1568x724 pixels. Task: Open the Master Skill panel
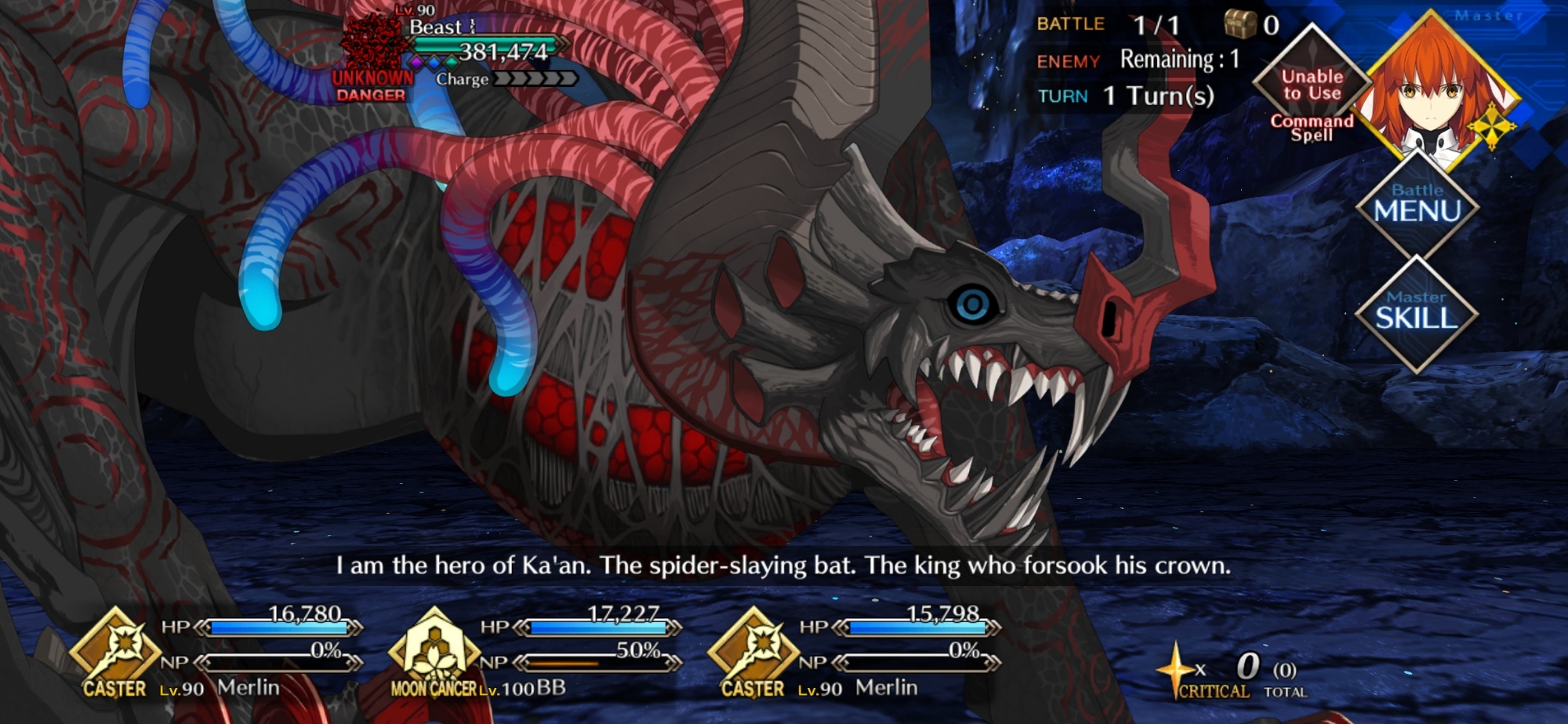click(x=1416, y=313)
